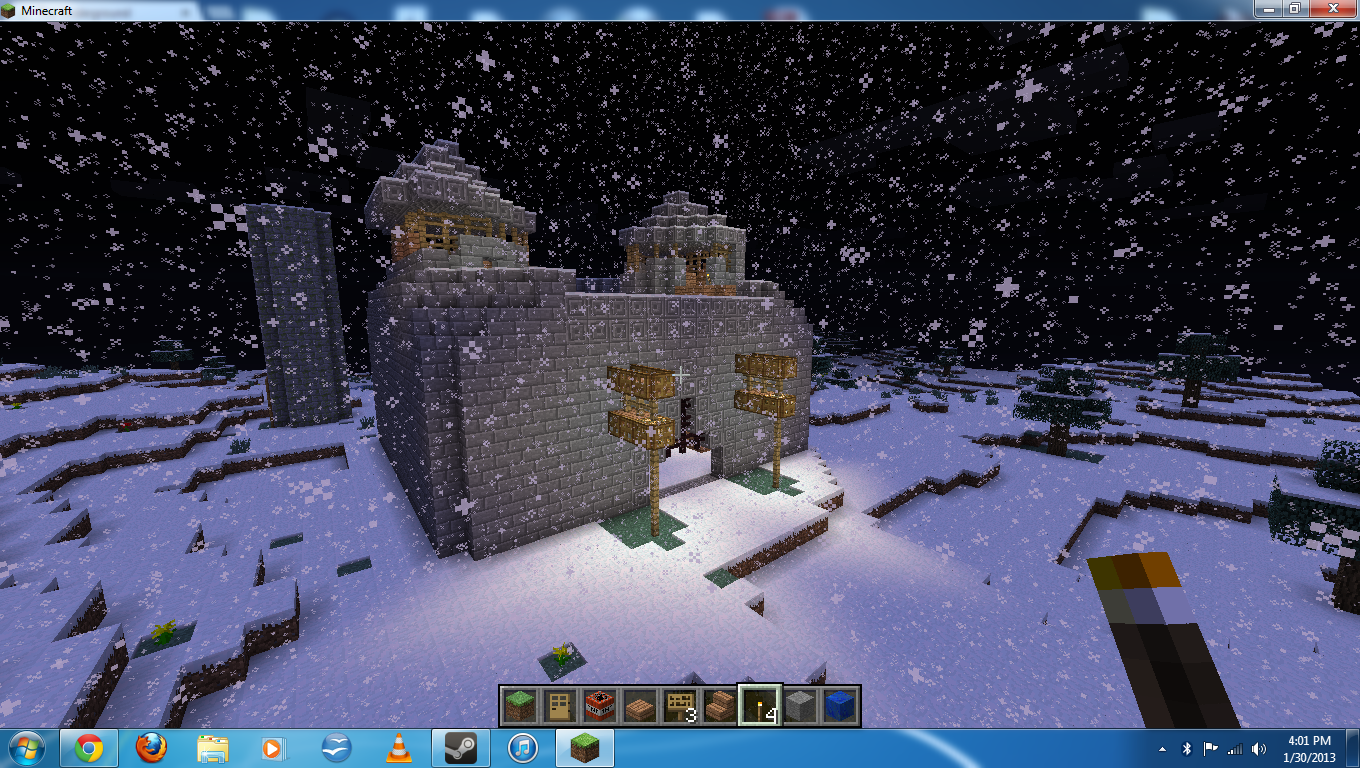
Task: Launch Steam from the taskbar
Action: click(x=461, y=747)
